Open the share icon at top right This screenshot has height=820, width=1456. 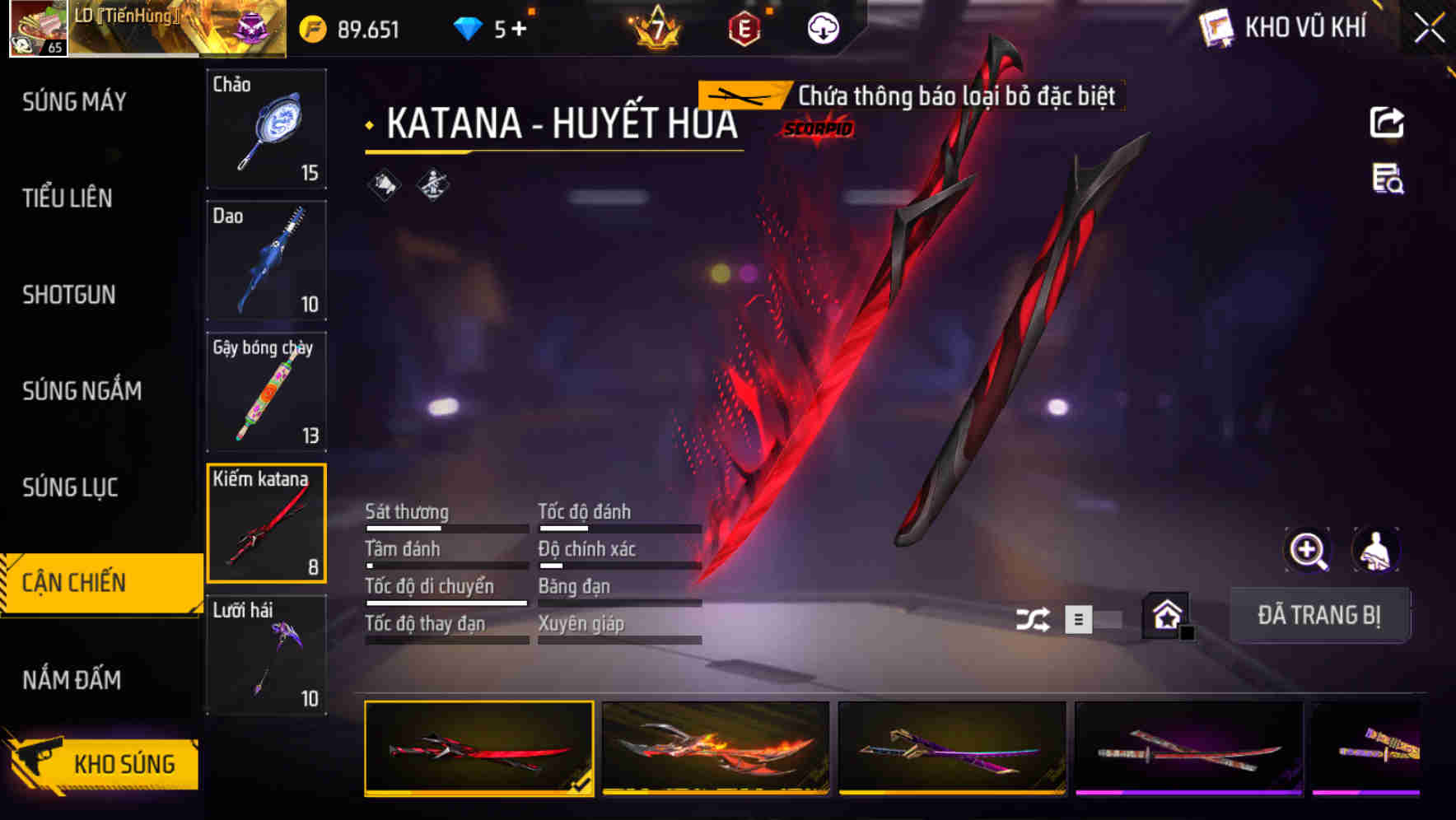(x=1388, y=122)
